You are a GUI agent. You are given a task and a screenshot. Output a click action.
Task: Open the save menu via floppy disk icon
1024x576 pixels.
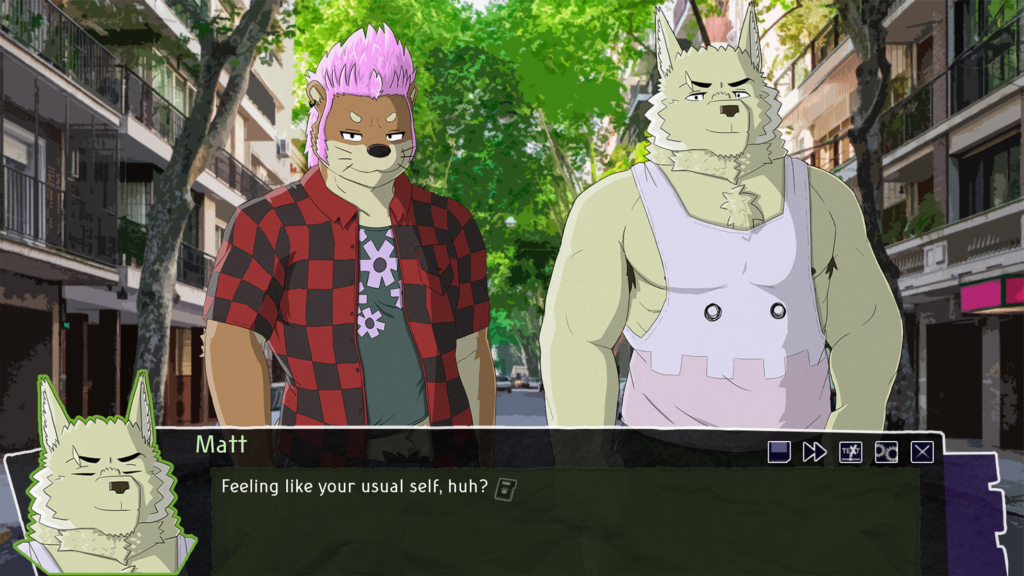779,452
